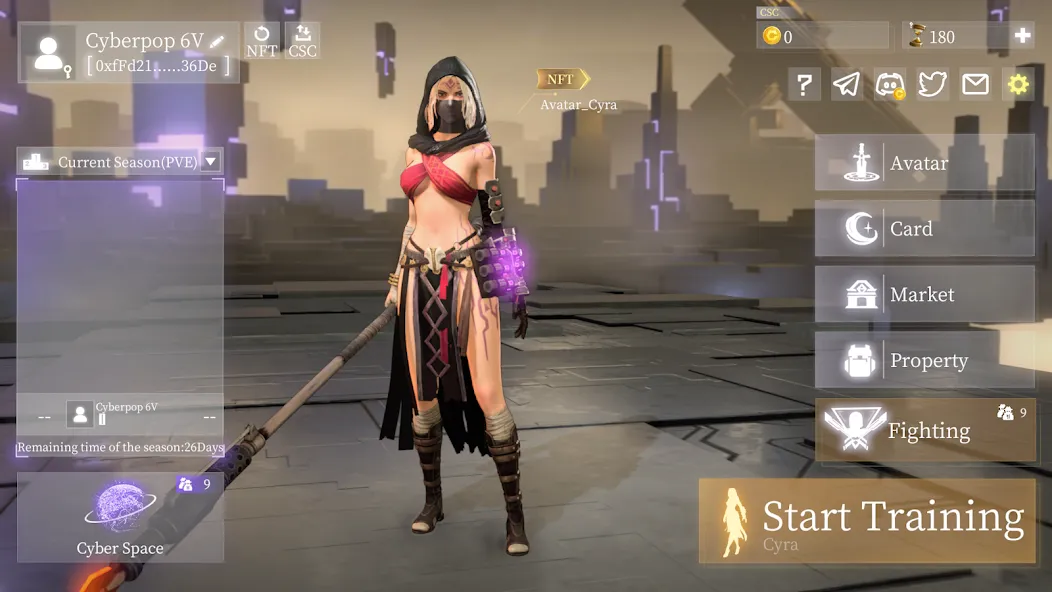Open the Telegram link
This screenshot has width=1052, height=592.
click(x=847, y=84)
